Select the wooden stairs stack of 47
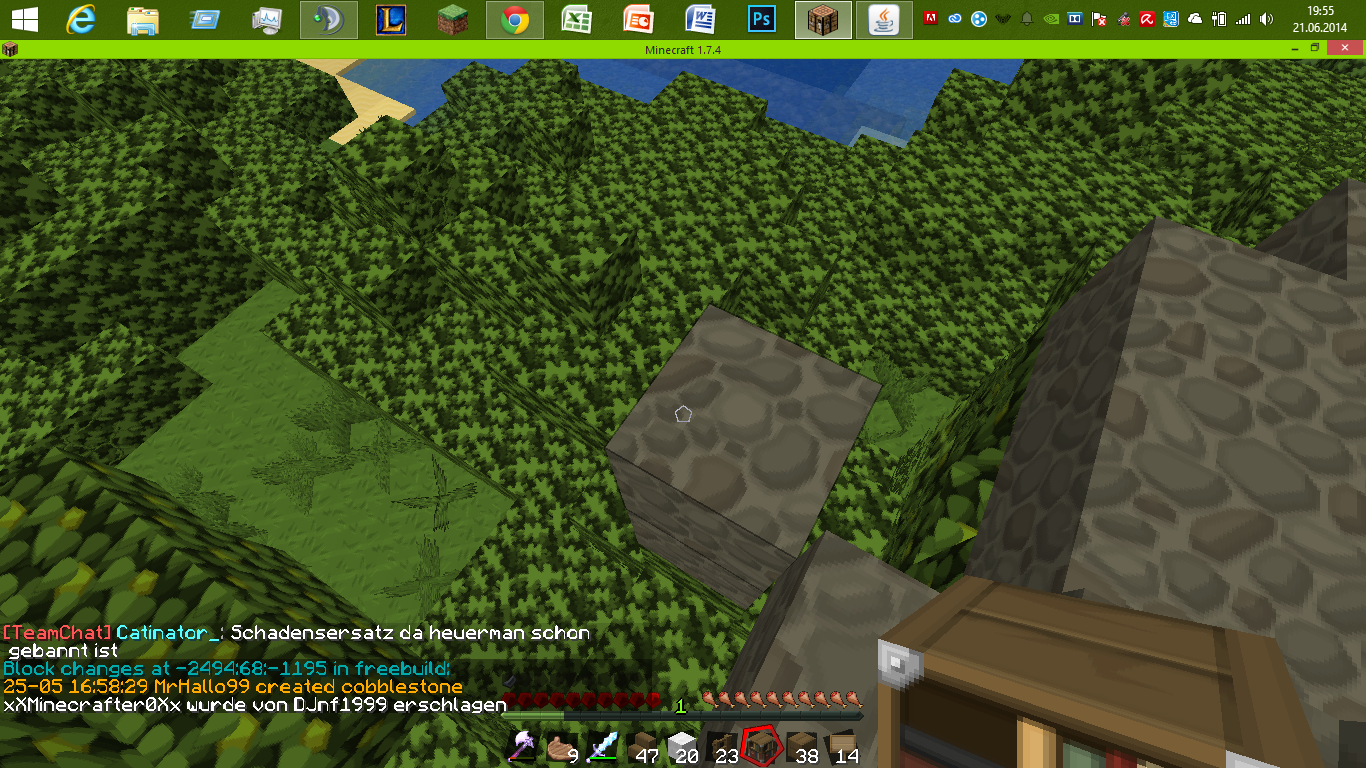Image resolution: width=1366 pixels, height=768 pixels. pyautogui.click(x=641, y=747)
